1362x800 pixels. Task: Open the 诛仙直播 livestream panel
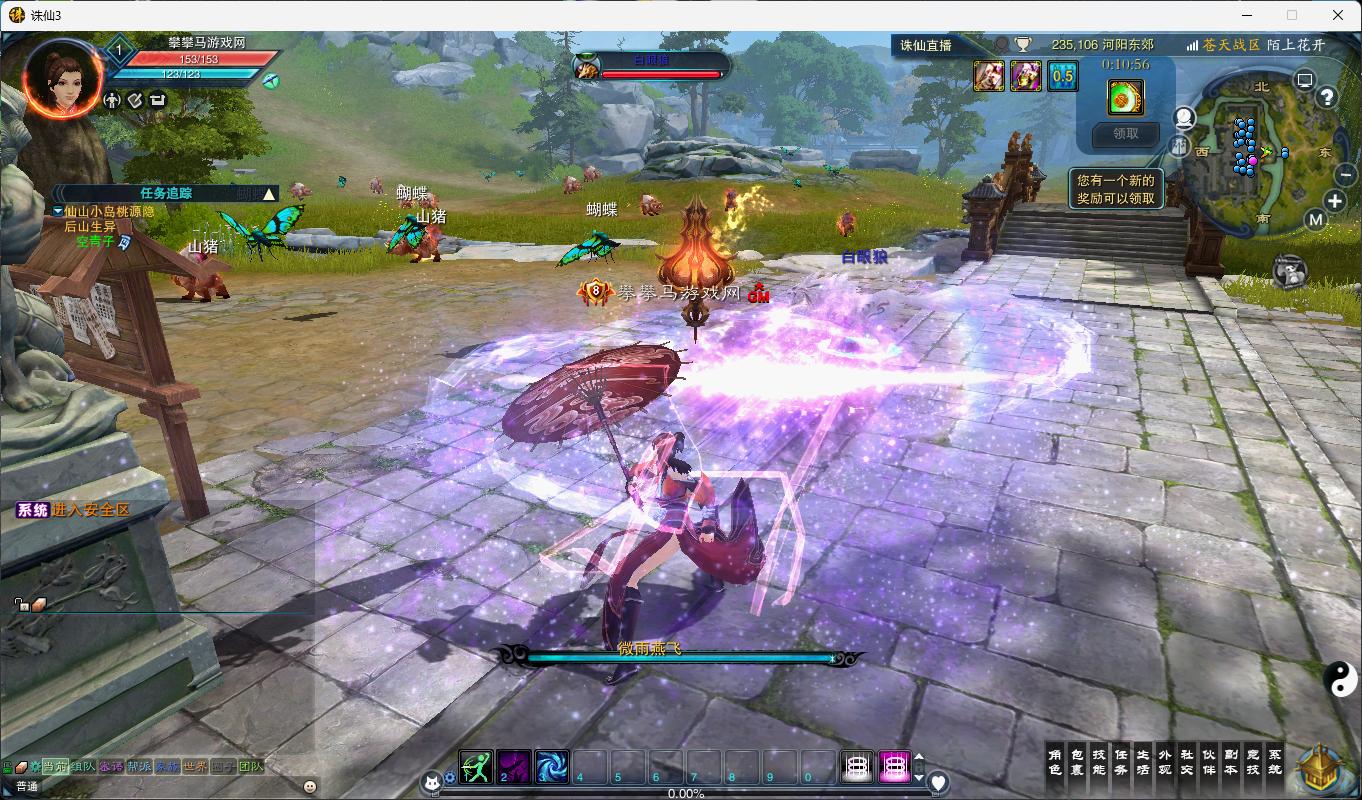tap(926, 45)
